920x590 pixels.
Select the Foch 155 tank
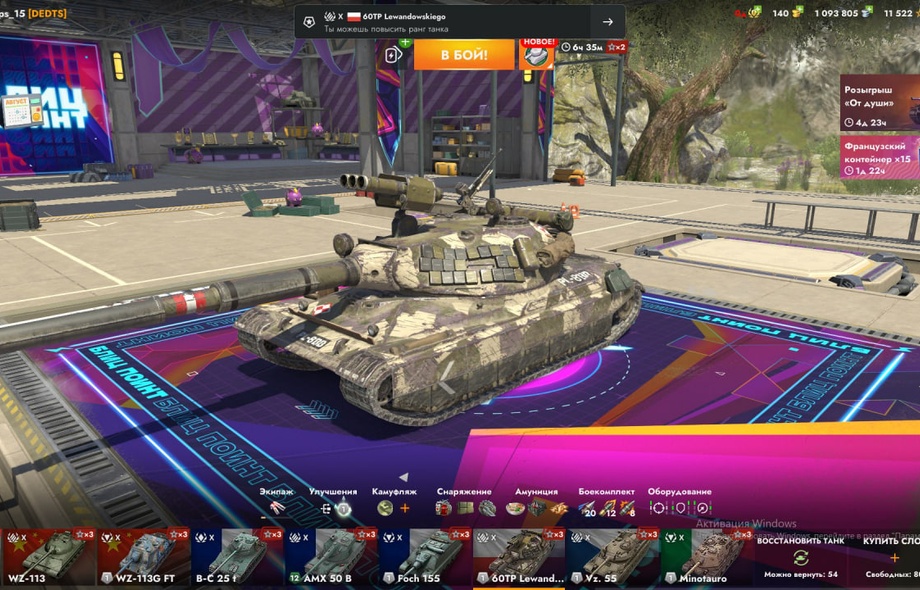[x=424, y=556]
